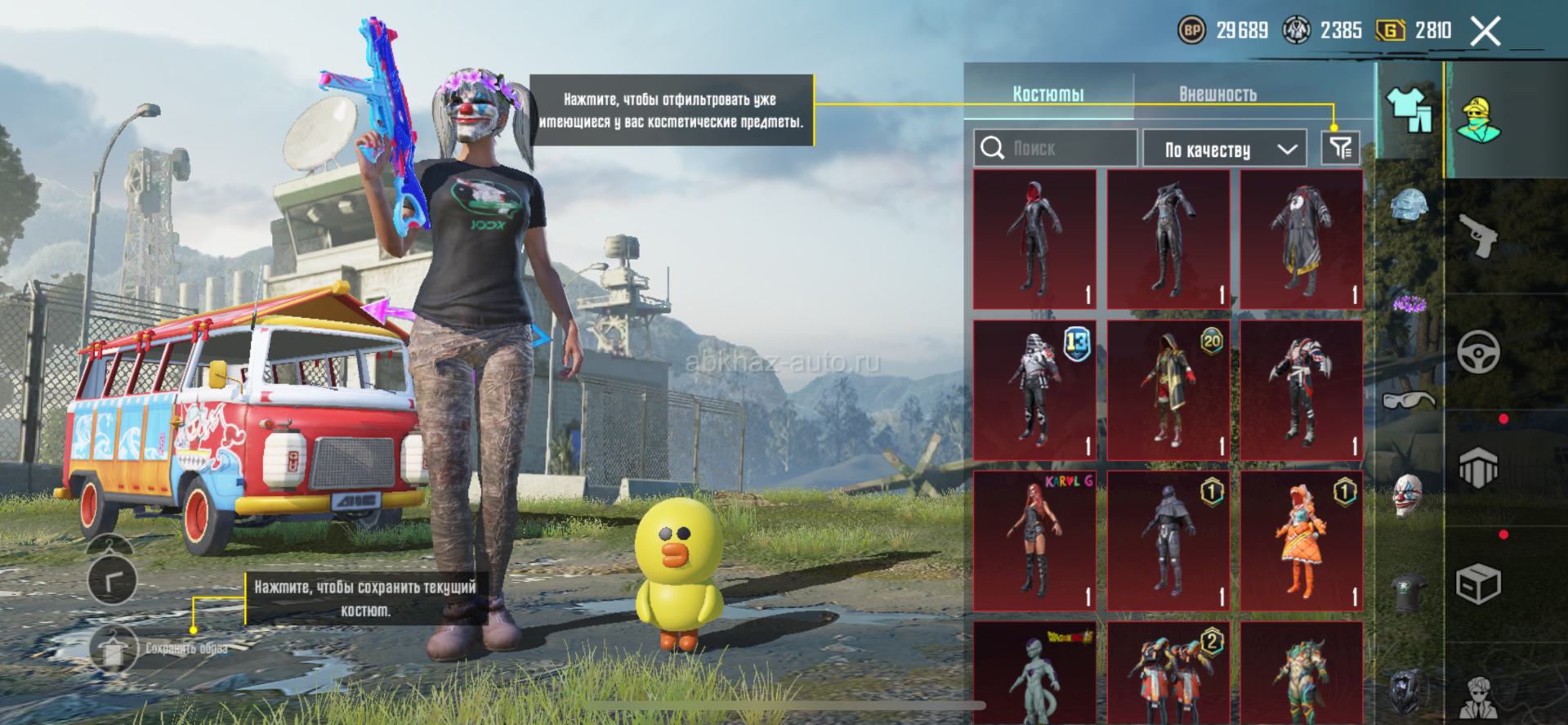
Task: Click the Поиск search field
Action: point(1055,148)
